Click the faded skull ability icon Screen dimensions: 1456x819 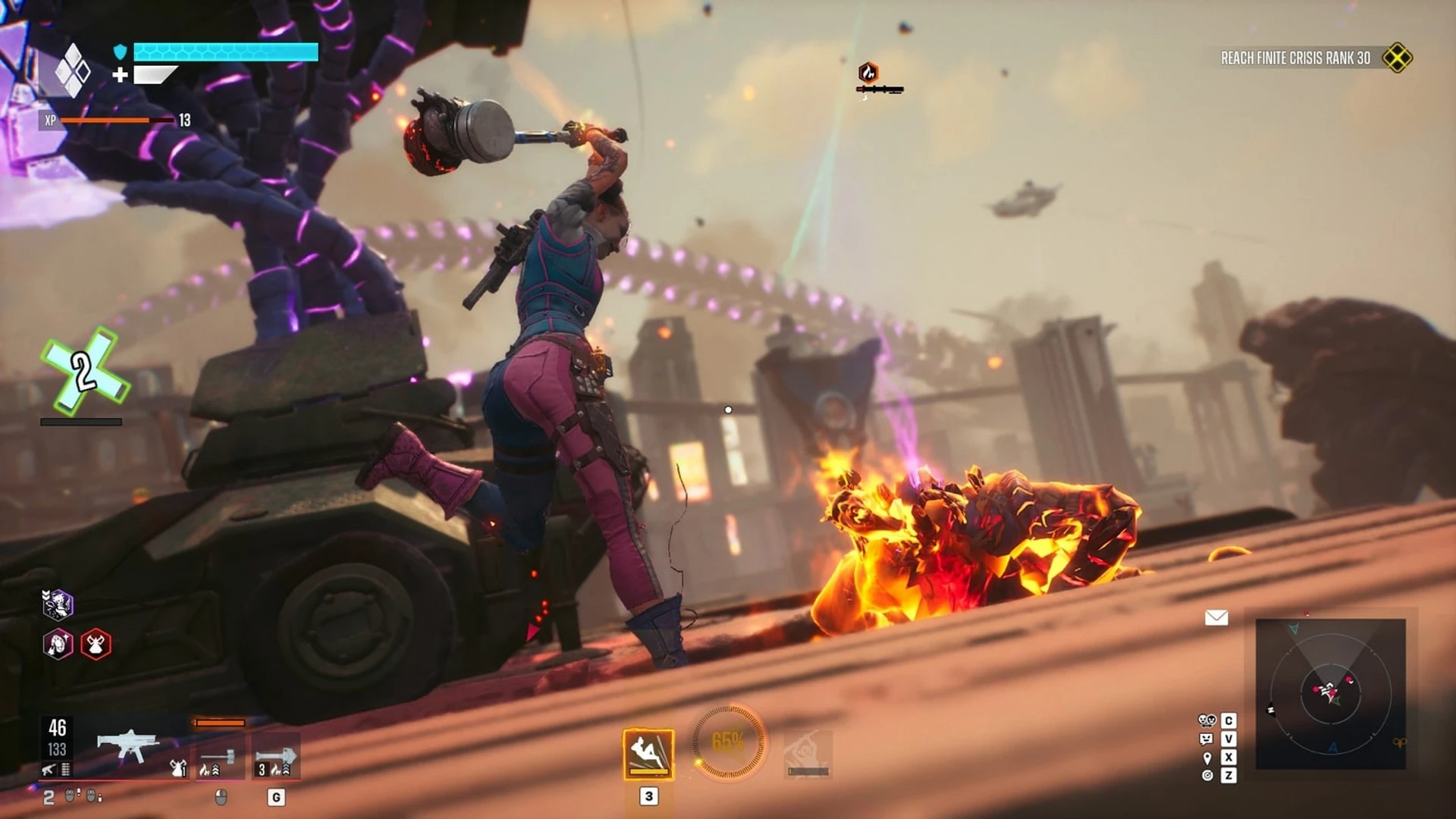point(808,754)
